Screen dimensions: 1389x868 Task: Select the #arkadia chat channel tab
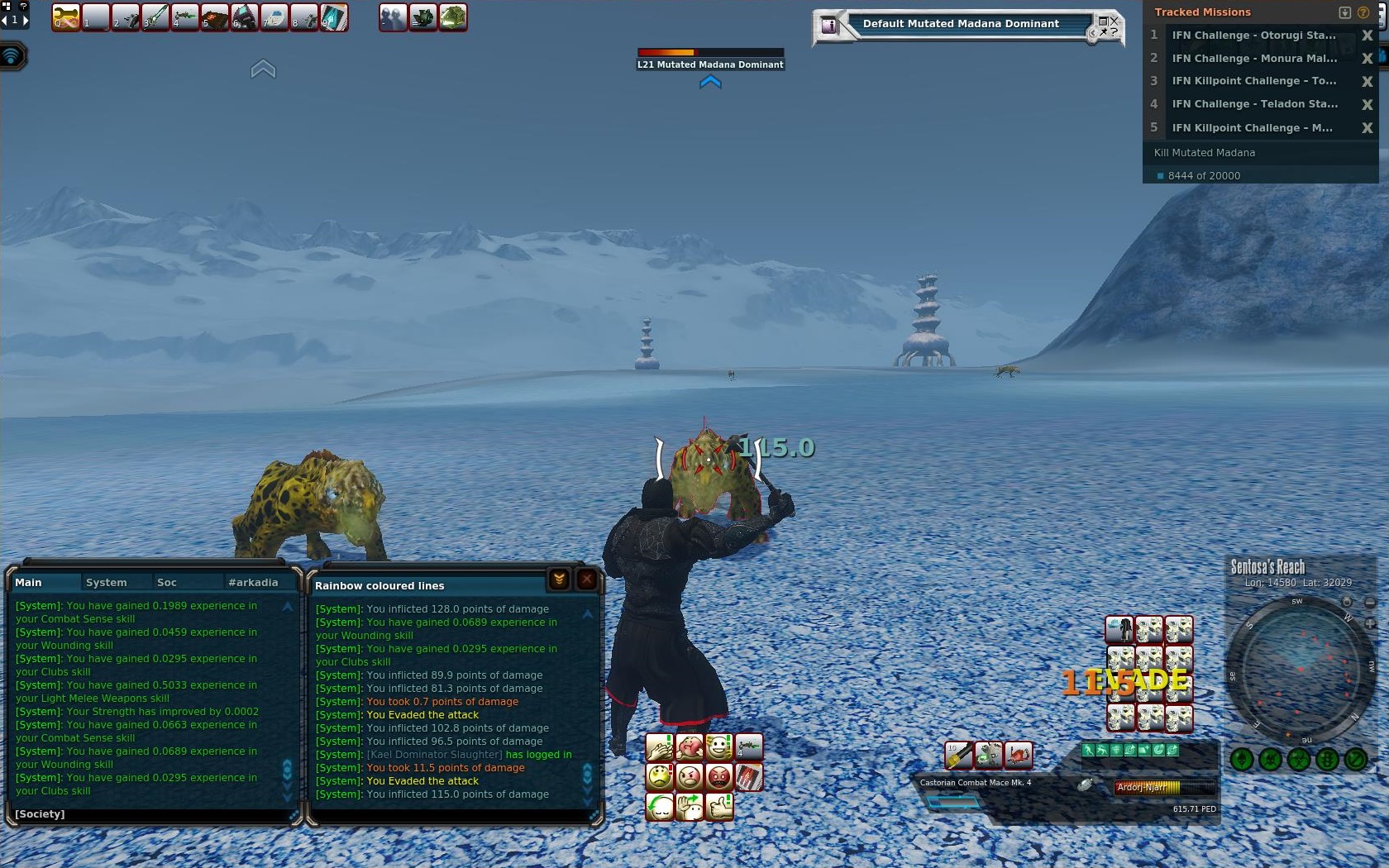click(253, 583)
